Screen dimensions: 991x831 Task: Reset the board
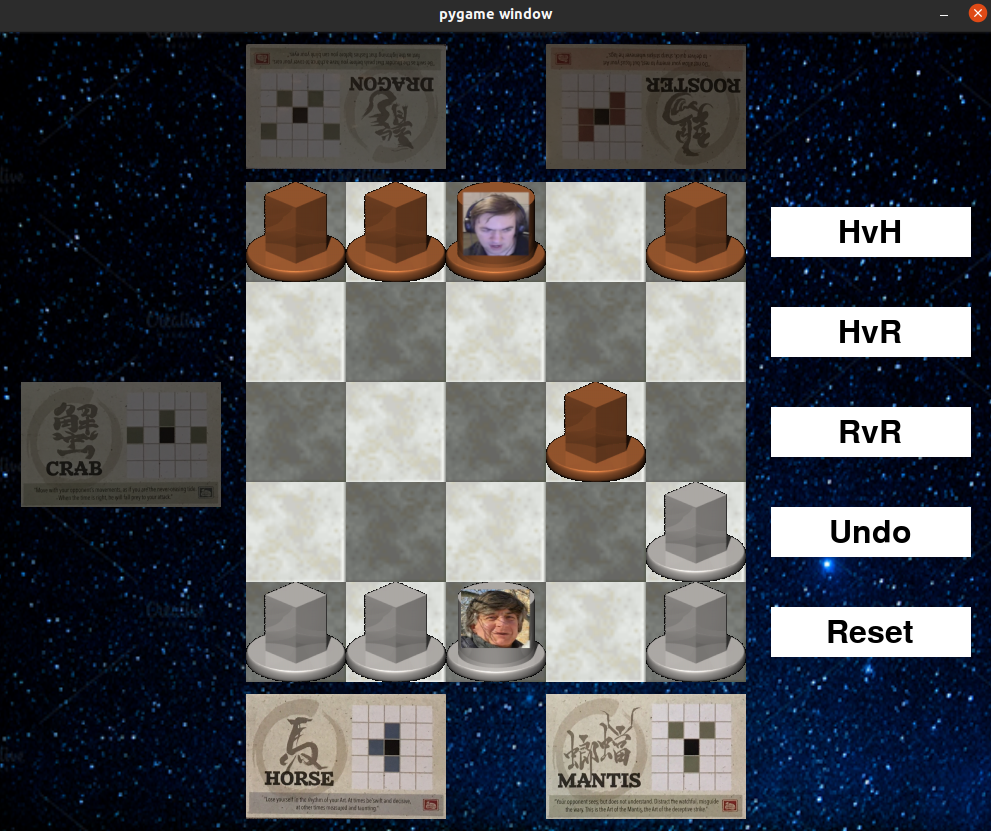(870, 632)
